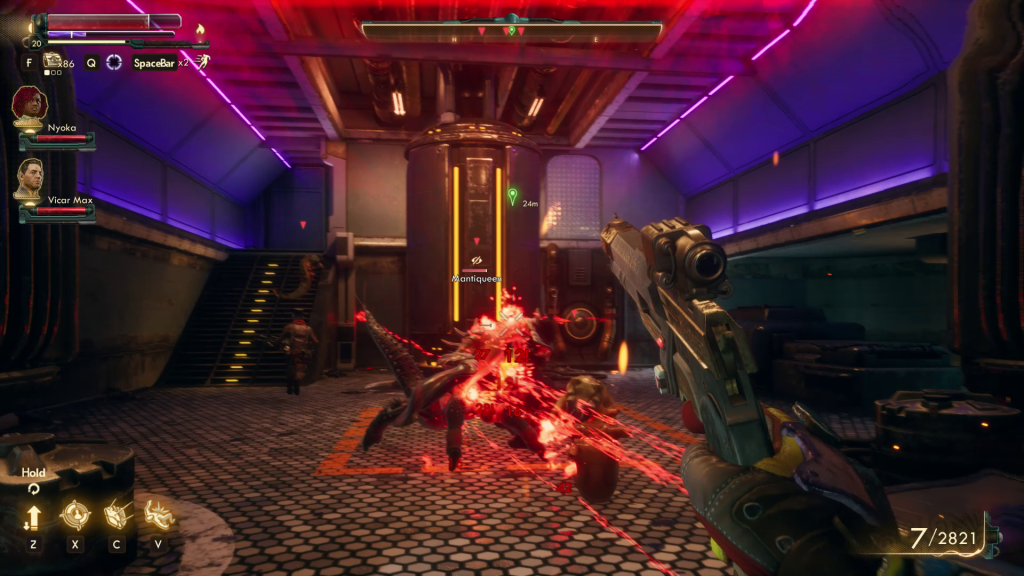Click the companion up-arrow command icon
The width and height of the screenshot is (1024, 576).
click(x=33, y=517)
